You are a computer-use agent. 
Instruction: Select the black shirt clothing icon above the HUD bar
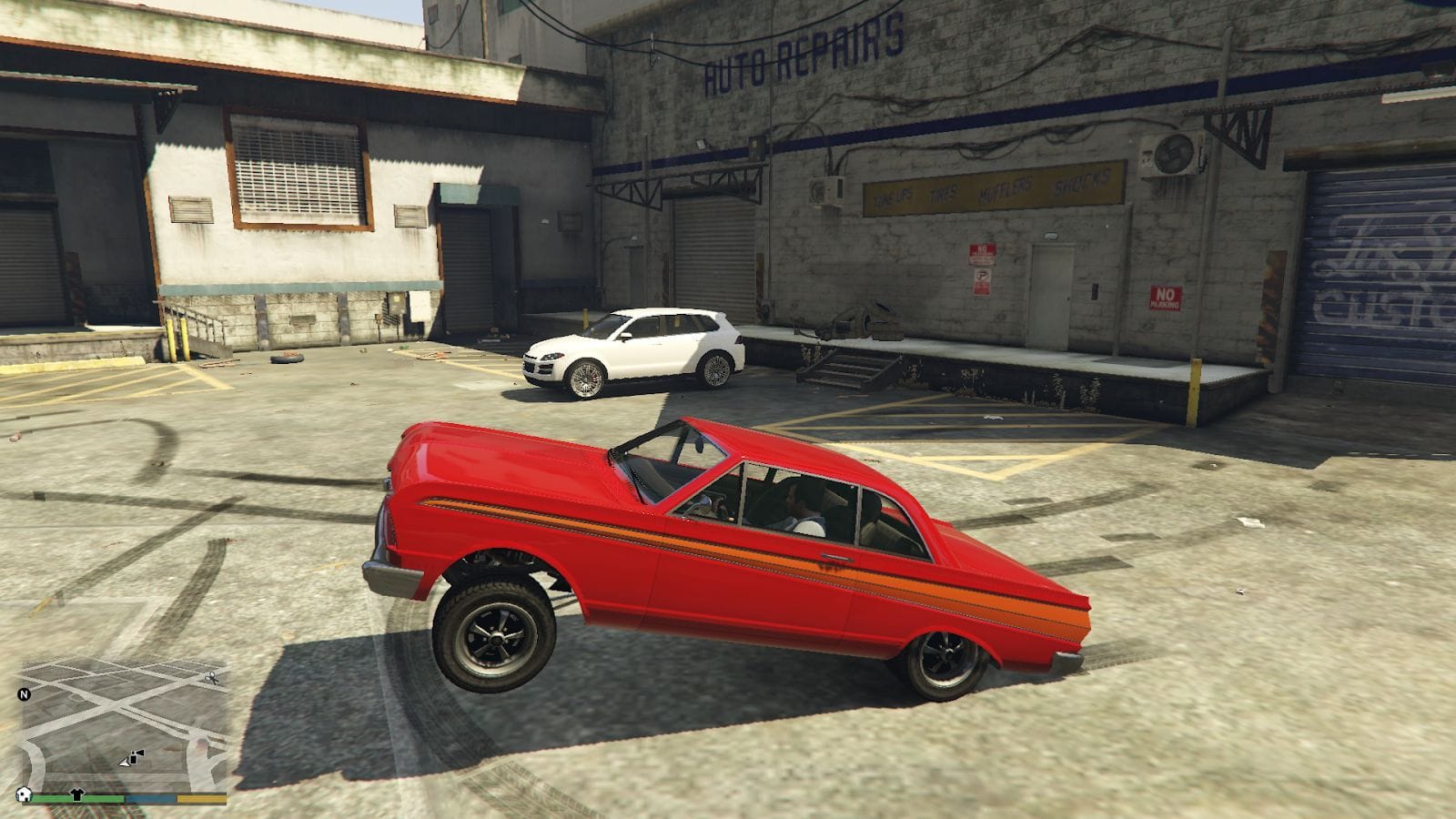click(77, 794)
